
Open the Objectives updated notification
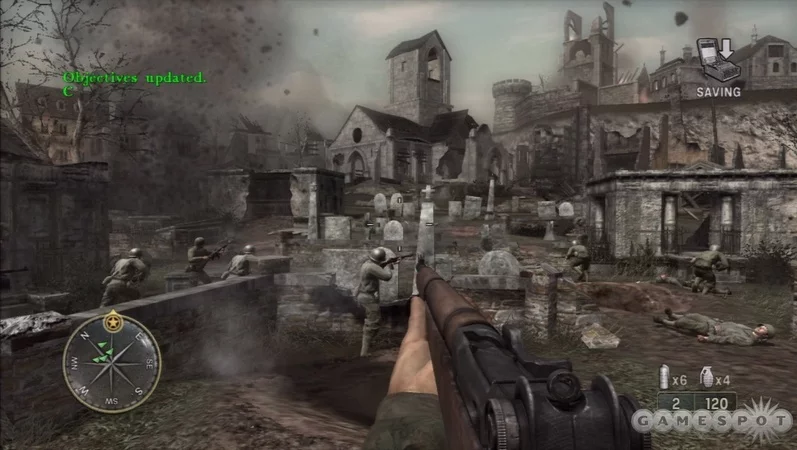click(134, 77)
